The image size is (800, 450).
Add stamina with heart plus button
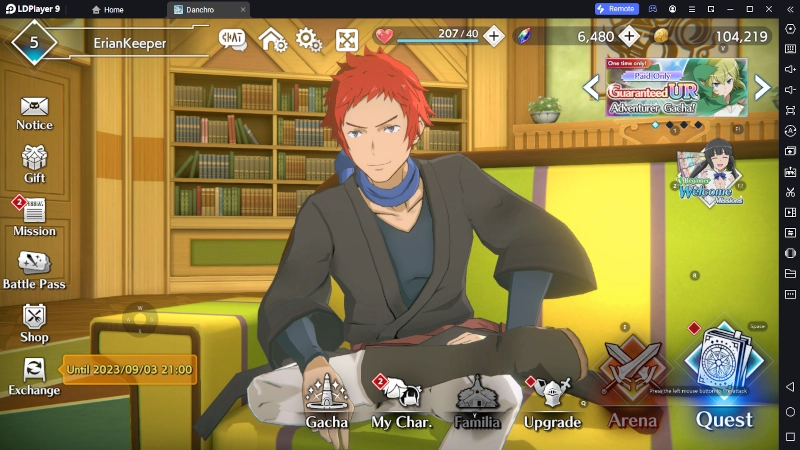pos(494,36)
